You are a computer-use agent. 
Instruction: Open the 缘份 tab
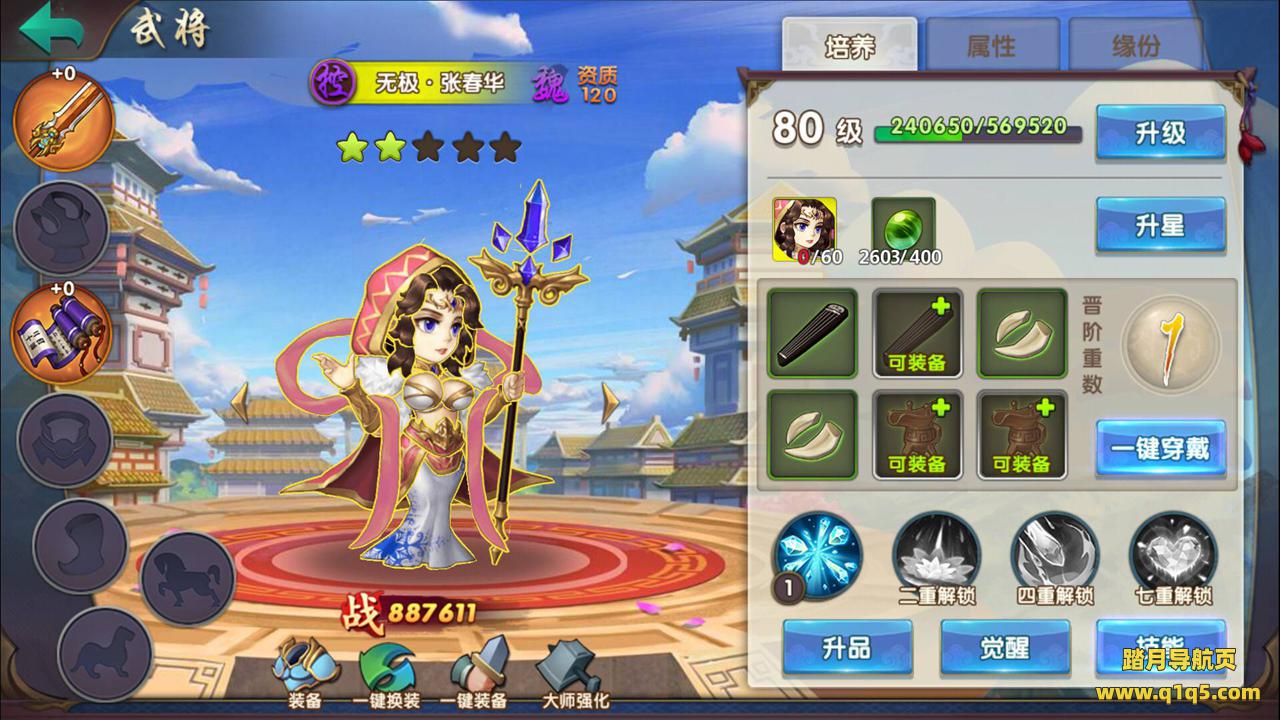tap(1135, 45)
